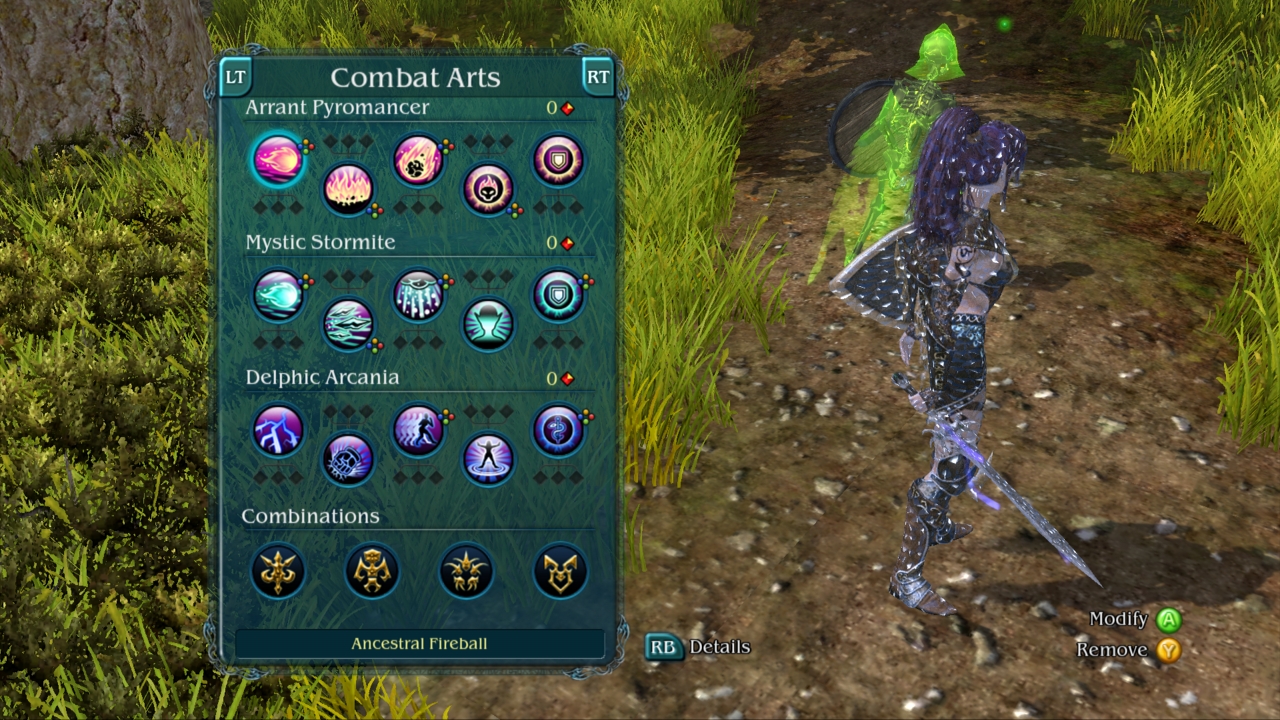Choose the wall of flames combat art
This screenshot has height=720, width=1280.
(x=348, y=188)
